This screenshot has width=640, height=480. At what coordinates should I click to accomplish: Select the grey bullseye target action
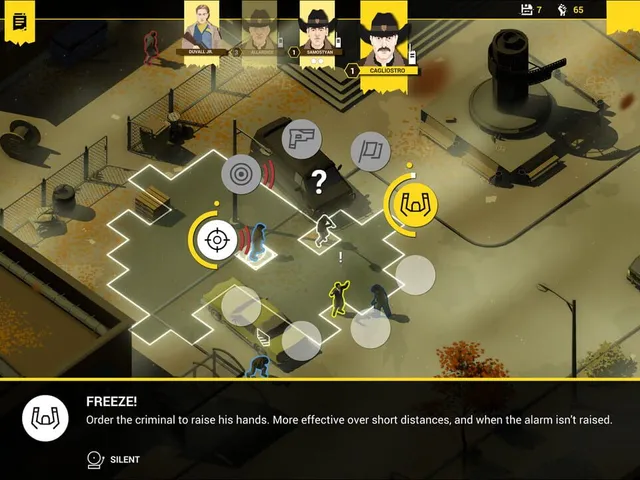(x=241, y=174)
